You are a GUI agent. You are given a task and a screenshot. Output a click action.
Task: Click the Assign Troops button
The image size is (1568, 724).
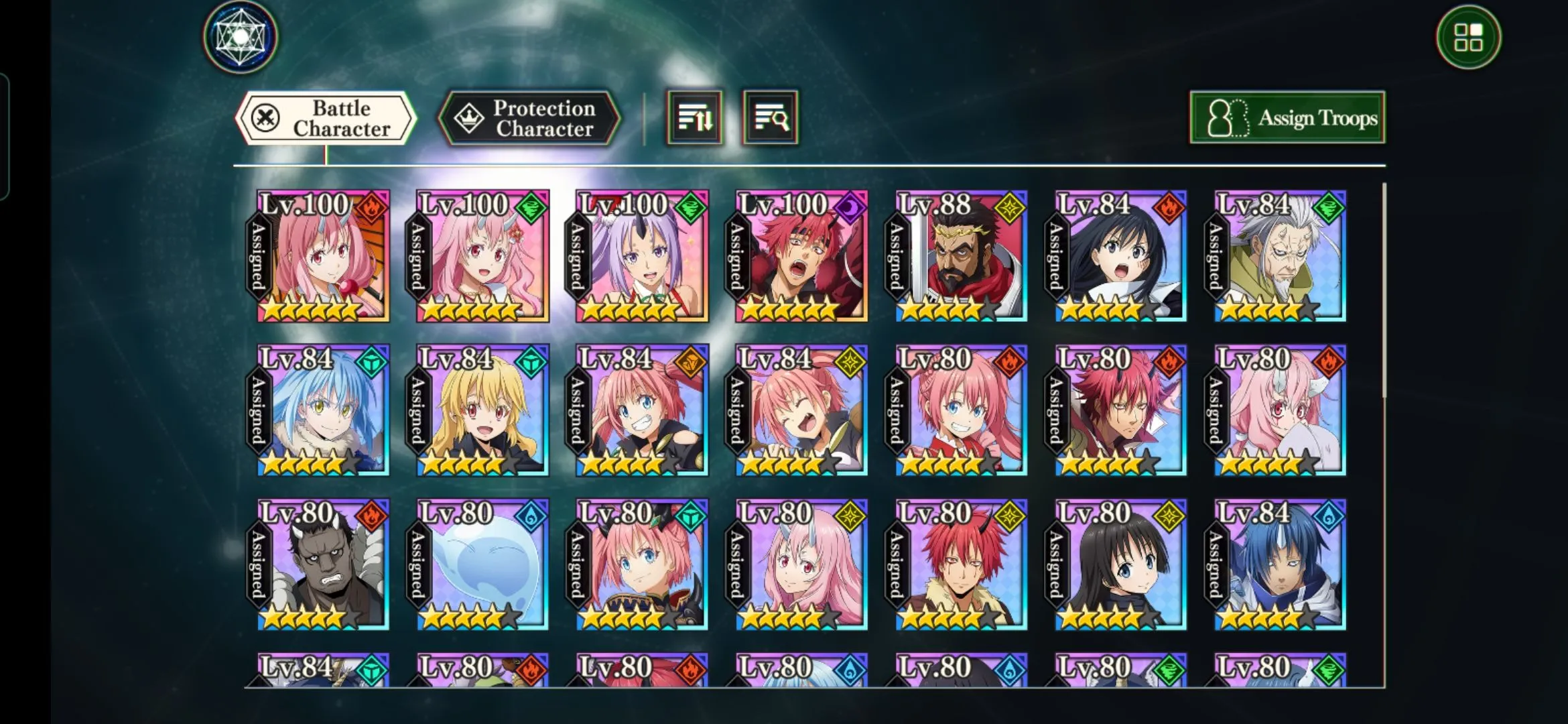[1287, 118]
